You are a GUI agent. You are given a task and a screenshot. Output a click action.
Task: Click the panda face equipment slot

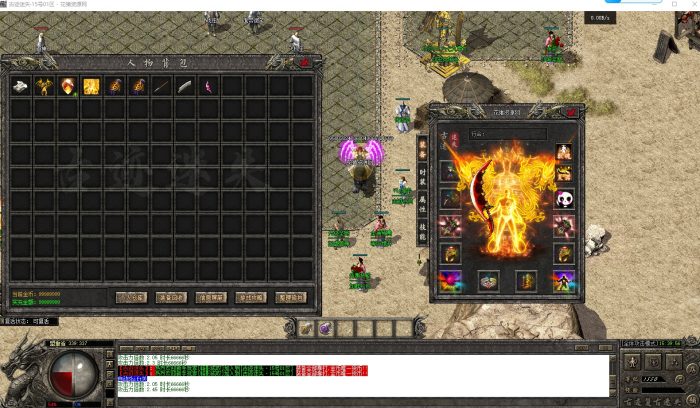[565, 199]
